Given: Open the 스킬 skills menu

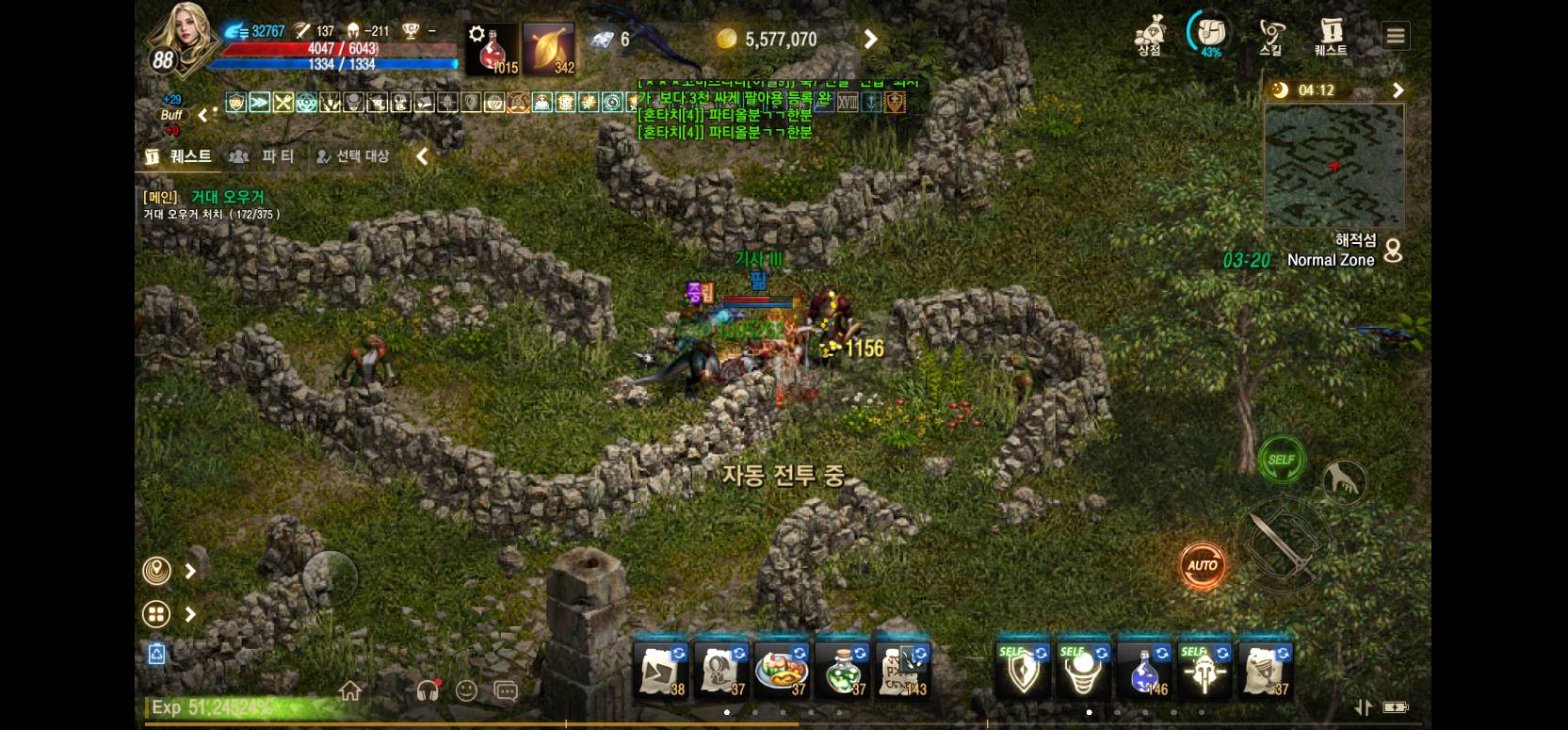Looking at the screenshot, I should [1270, 38].
